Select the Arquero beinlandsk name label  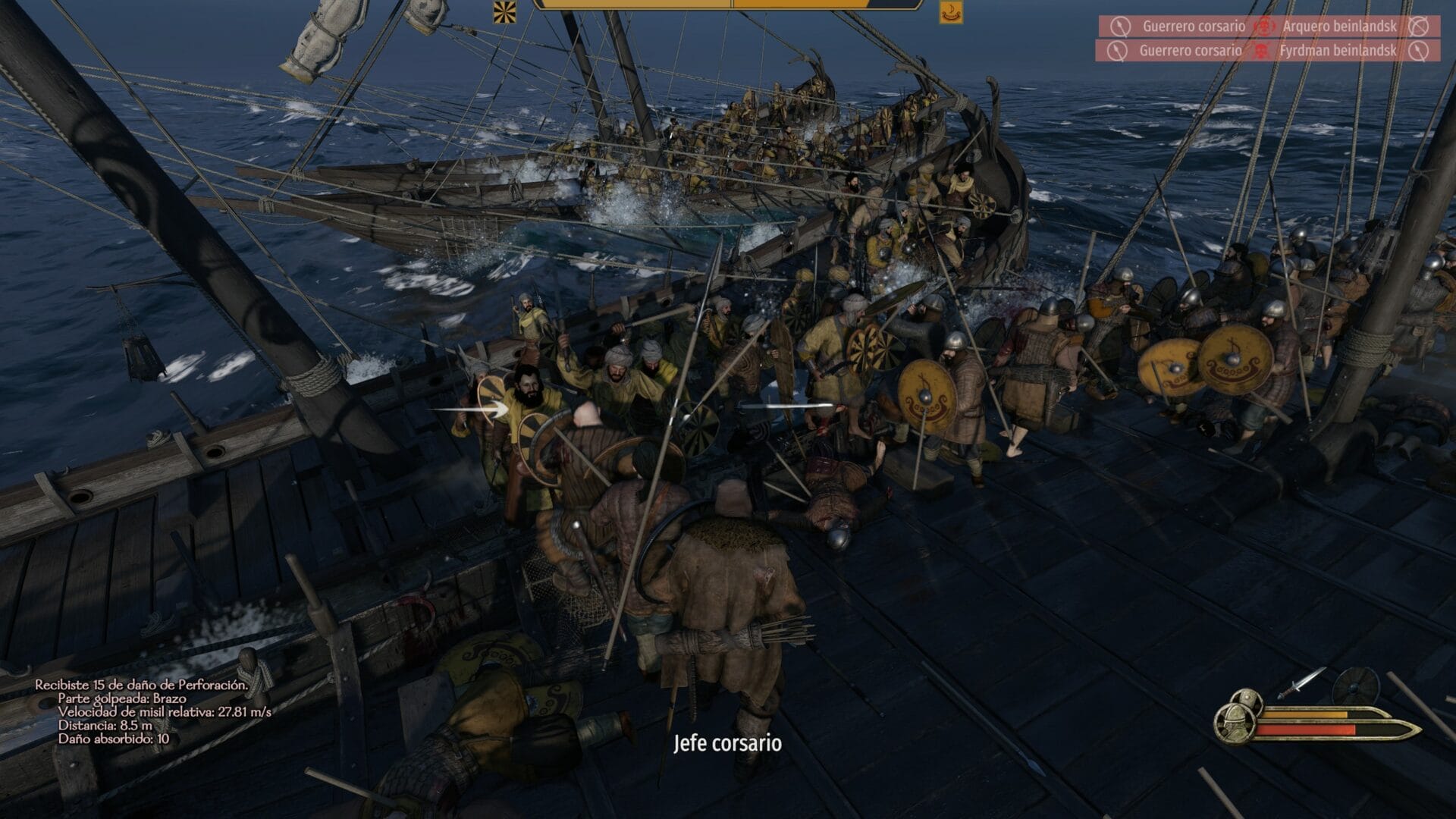tap(1339, 26)
